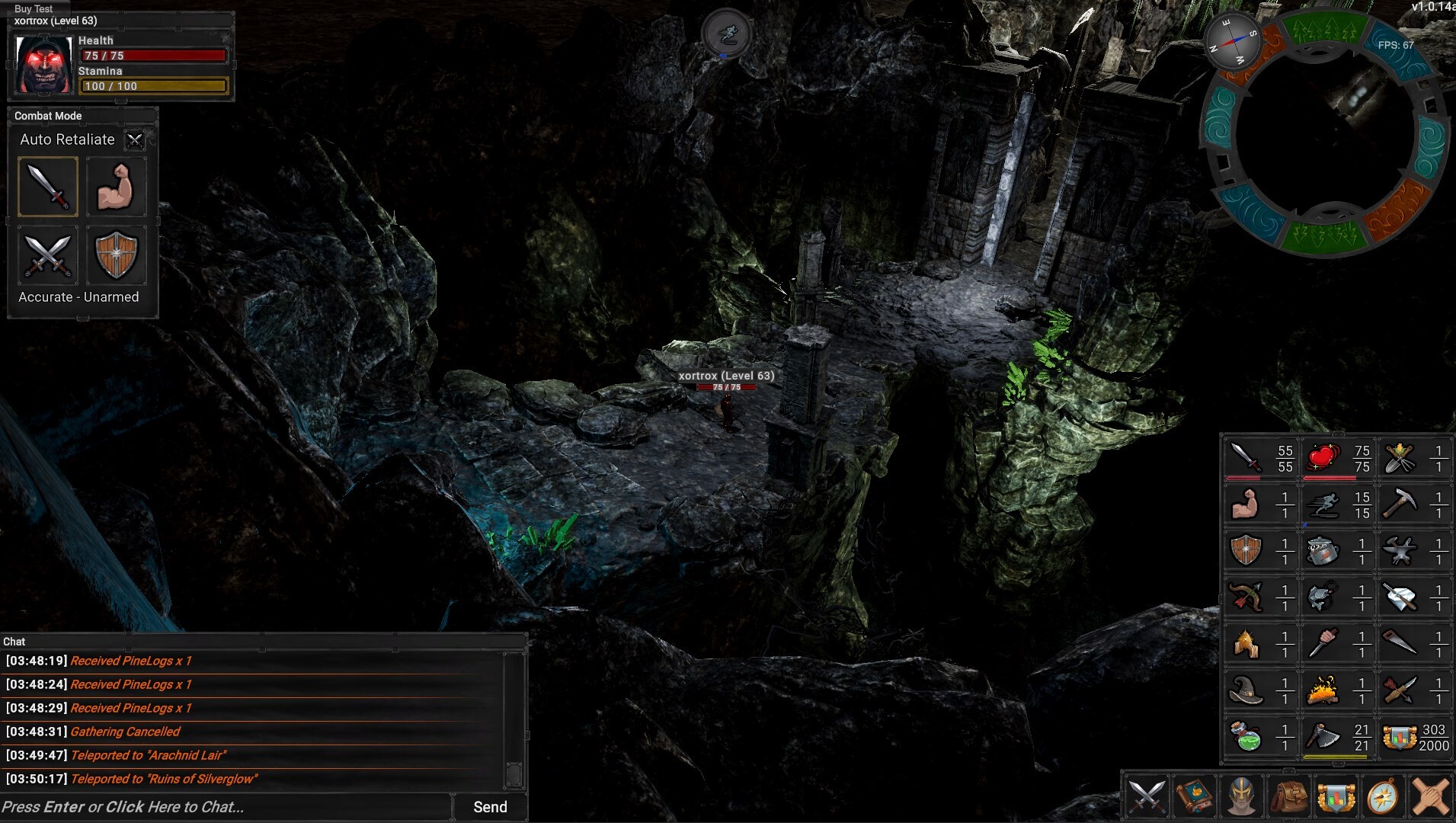Click the Buy Test button
The height and width of the screenshot is (823, 1456).
point(33,8)
